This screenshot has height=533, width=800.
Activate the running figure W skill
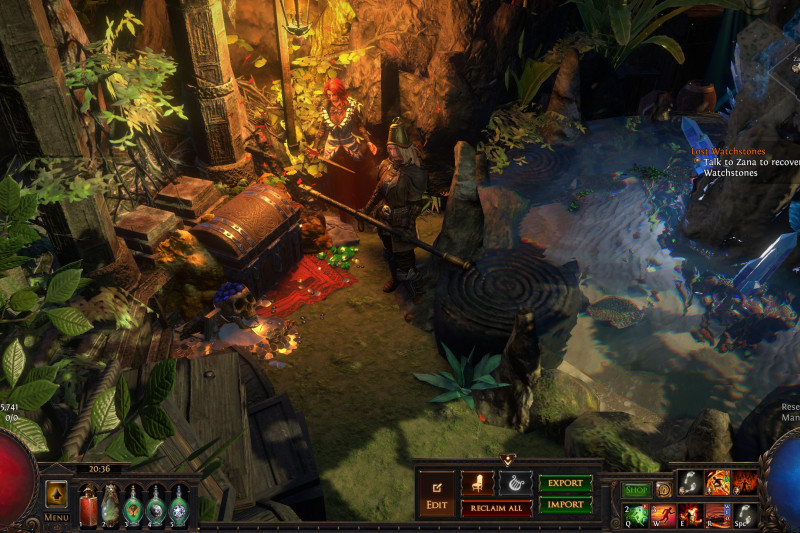(x=664, y=515)
